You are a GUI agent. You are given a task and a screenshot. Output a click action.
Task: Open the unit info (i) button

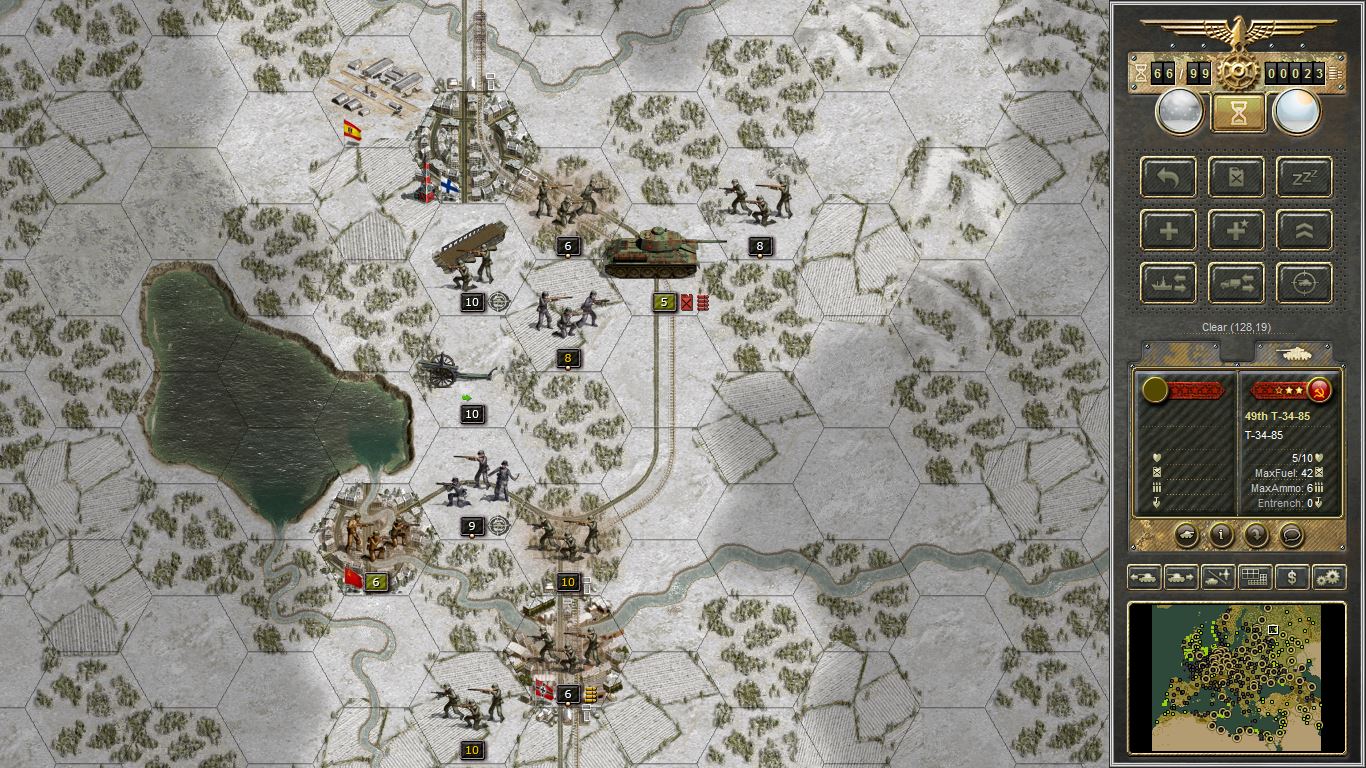1220,535
